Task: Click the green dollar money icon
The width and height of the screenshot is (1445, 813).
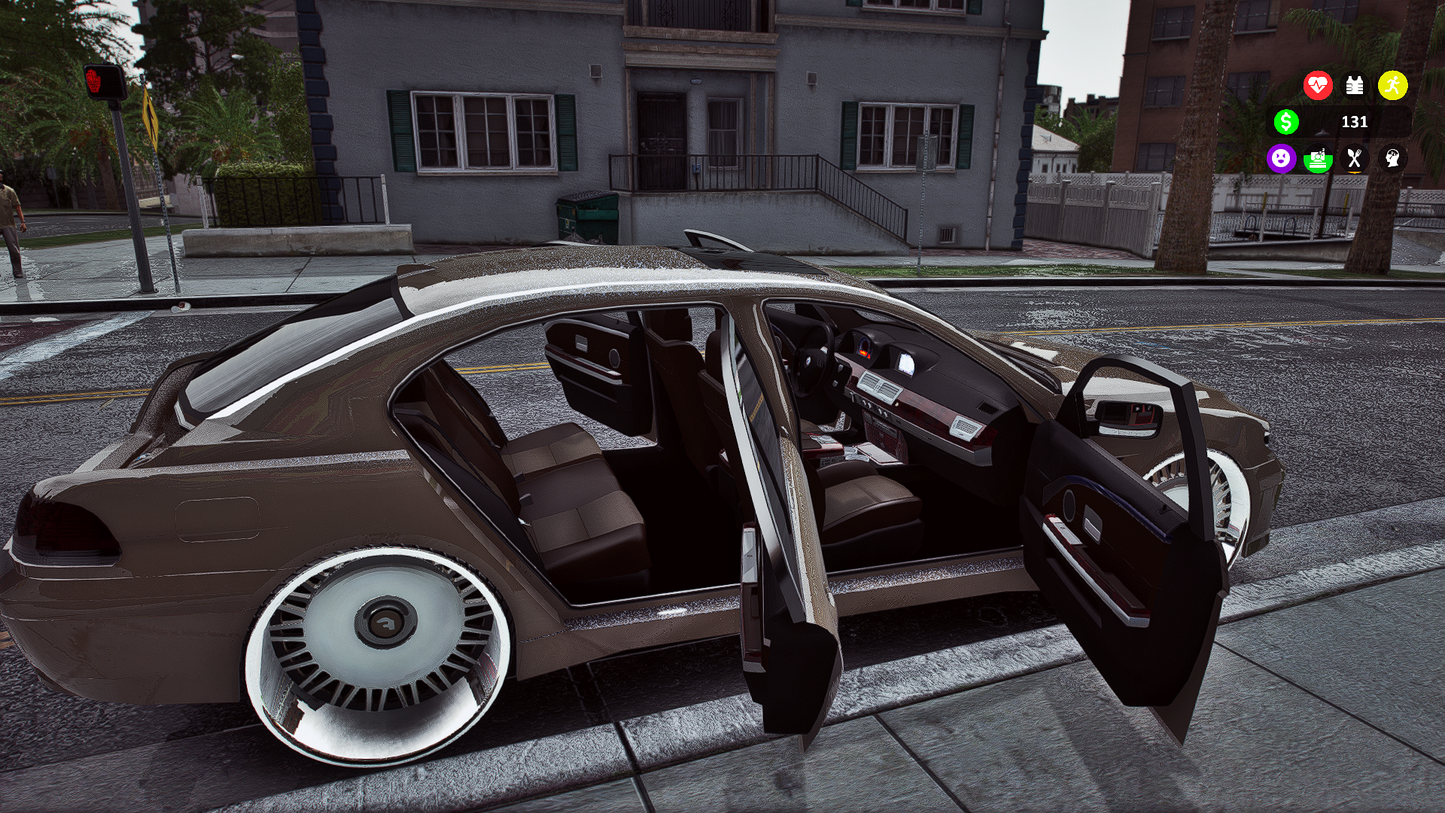Action: (1287, 122)
